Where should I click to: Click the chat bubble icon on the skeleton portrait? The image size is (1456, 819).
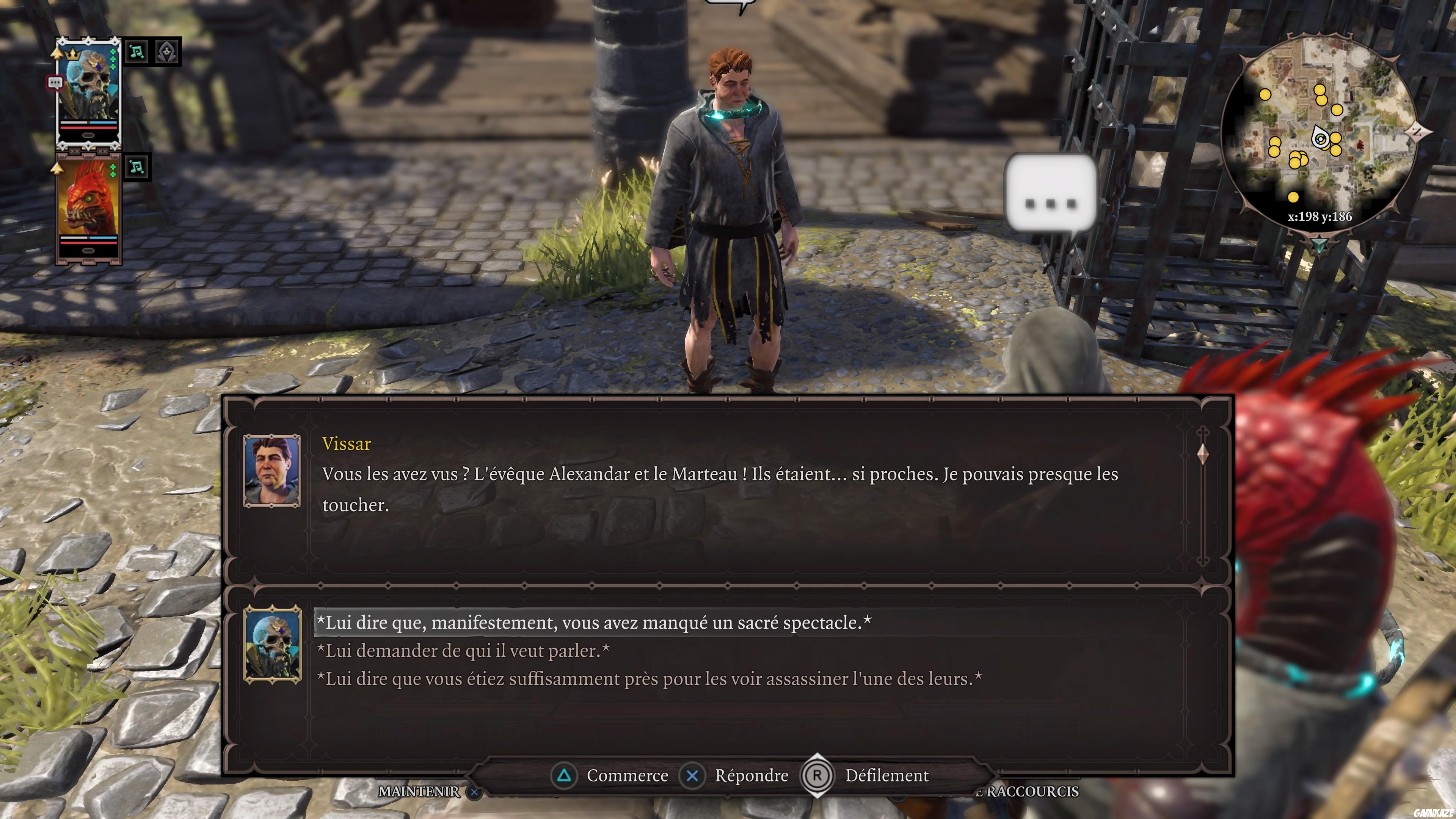[x=55, y=82]
